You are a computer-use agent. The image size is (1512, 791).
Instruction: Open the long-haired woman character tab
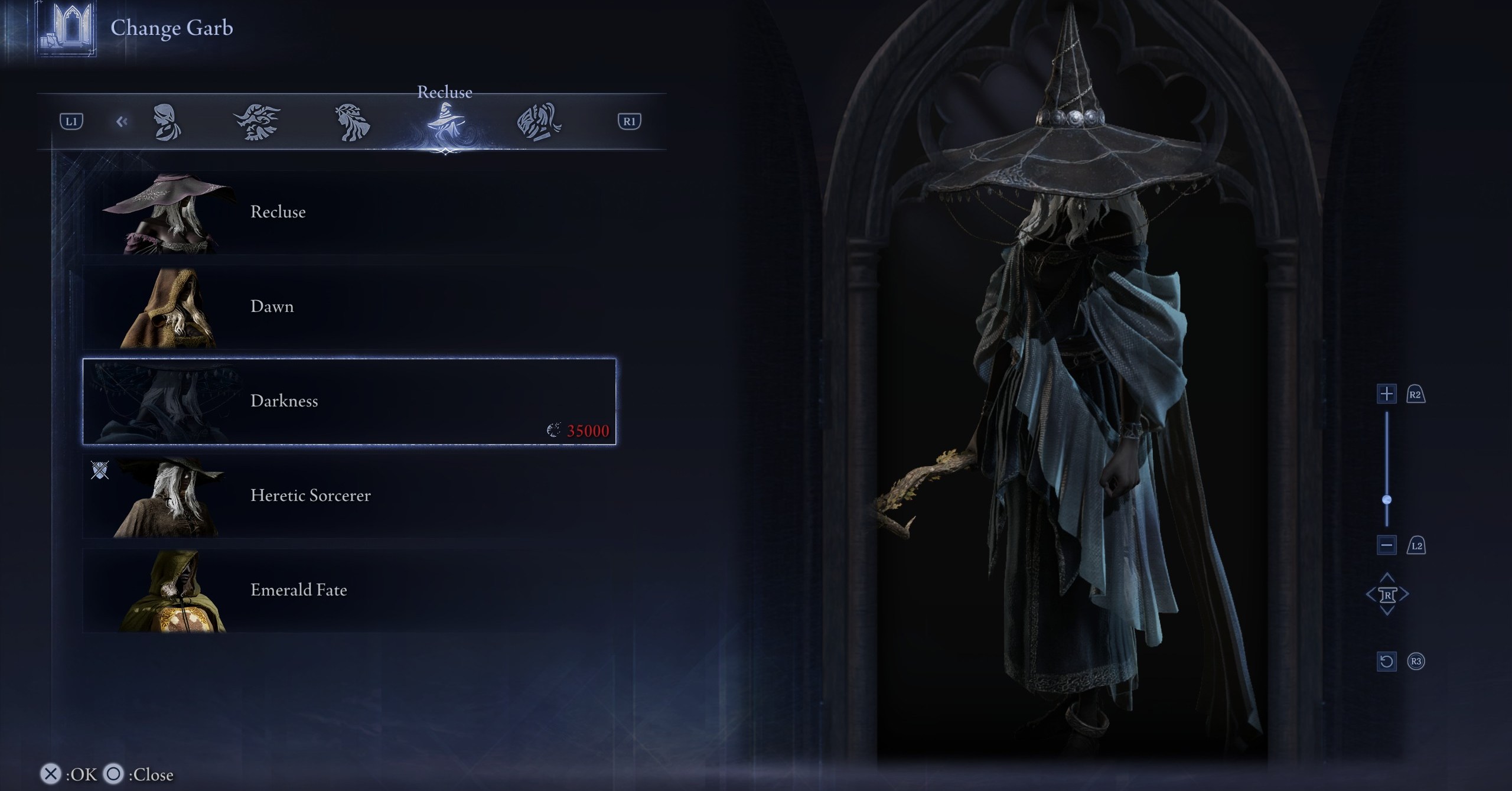coord(352,122)
